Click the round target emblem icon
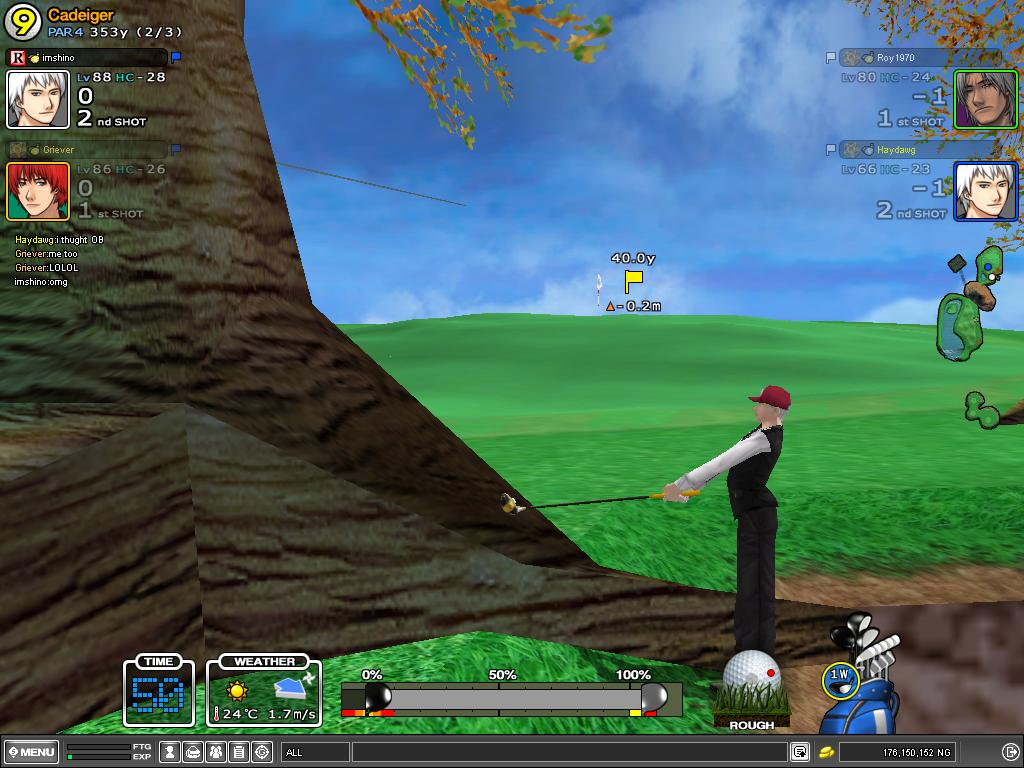 (262, 752)
